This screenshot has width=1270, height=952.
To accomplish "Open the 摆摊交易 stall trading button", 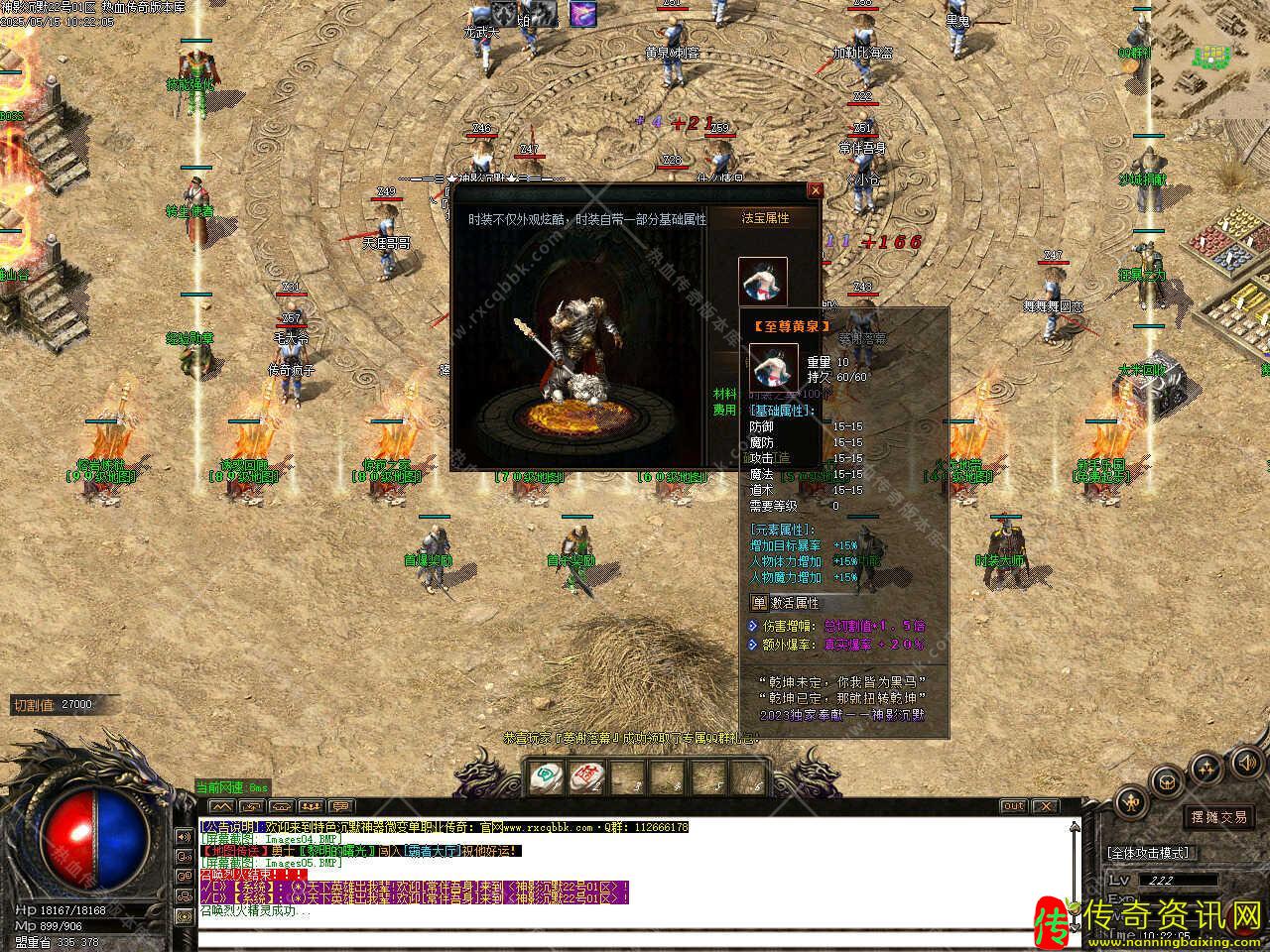I will [x=1218, y=817].
